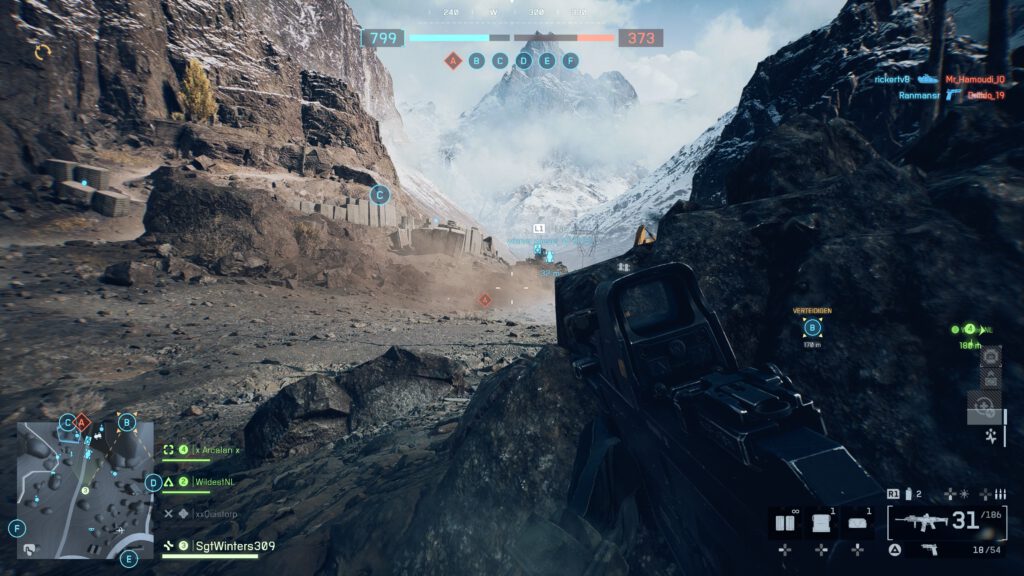This screenshot has width=1024, height=576.
Task: Click the Ranmansr kill feed entry
Action: point(917,95)
